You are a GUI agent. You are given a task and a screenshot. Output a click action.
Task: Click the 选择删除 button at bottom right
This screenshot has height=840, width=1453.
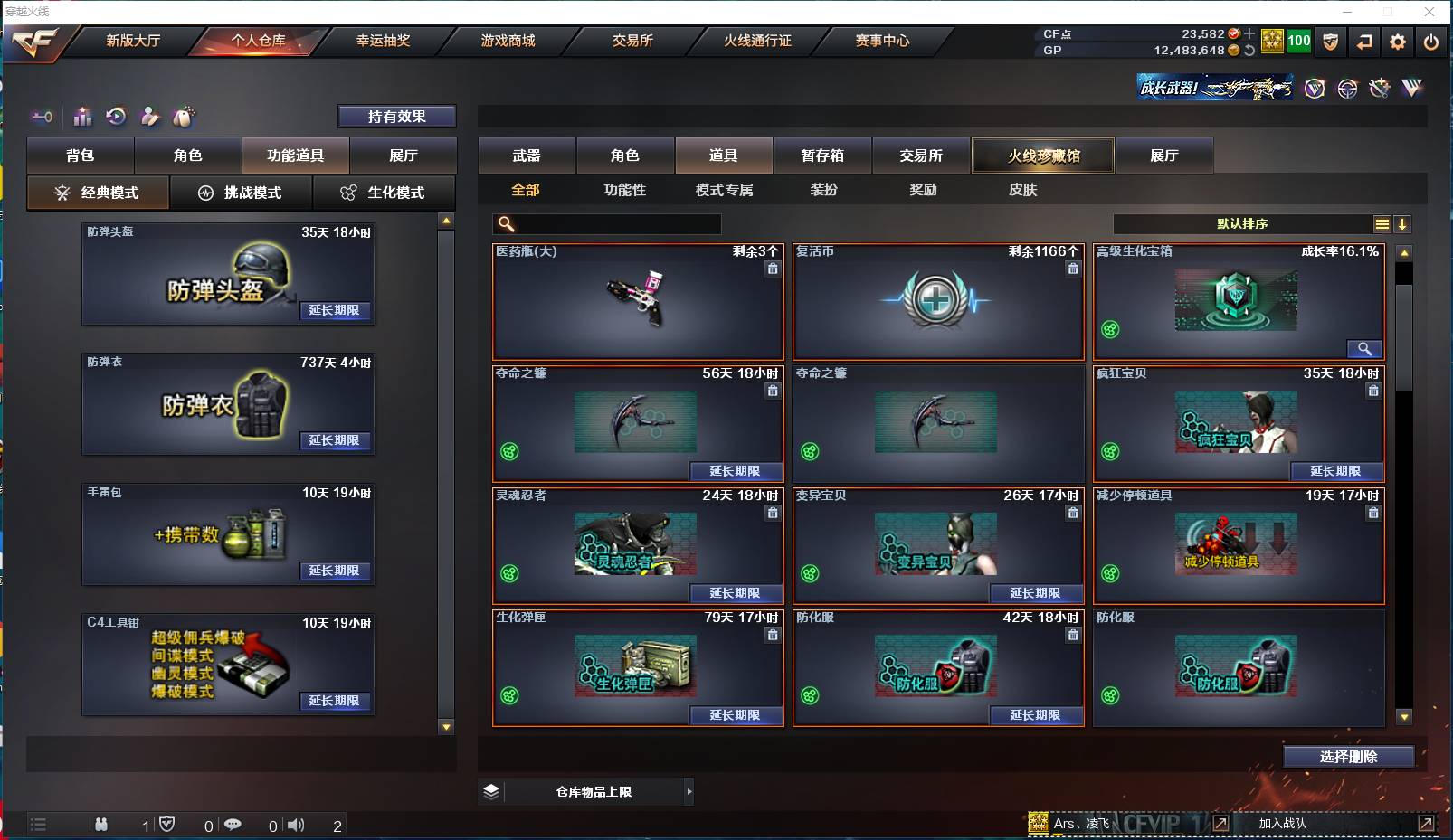tap(1350, 756)
